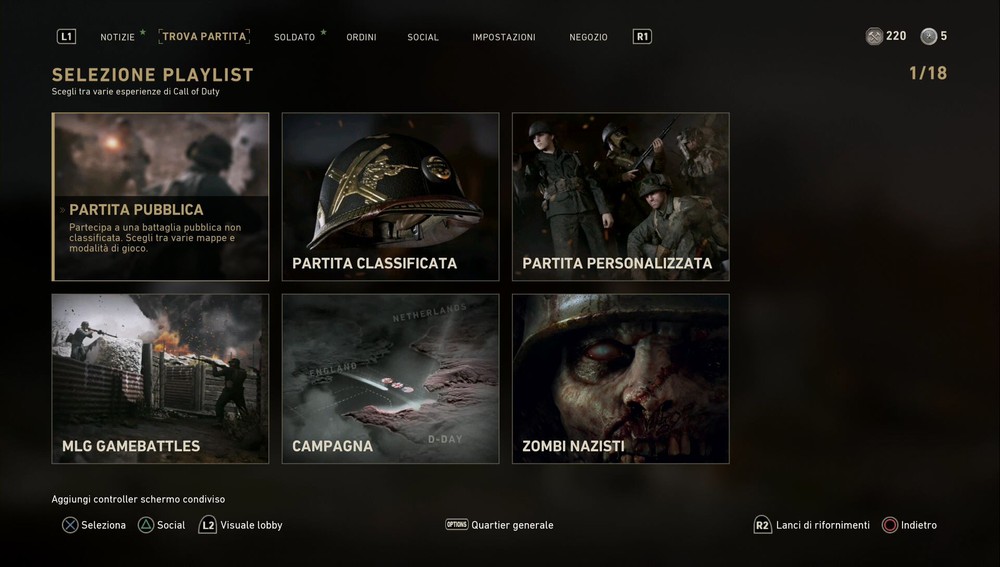Choose the Partita Classificata tile
Image resolution: width=1000 pixels, height=567 pixels.
coord(391,197)
